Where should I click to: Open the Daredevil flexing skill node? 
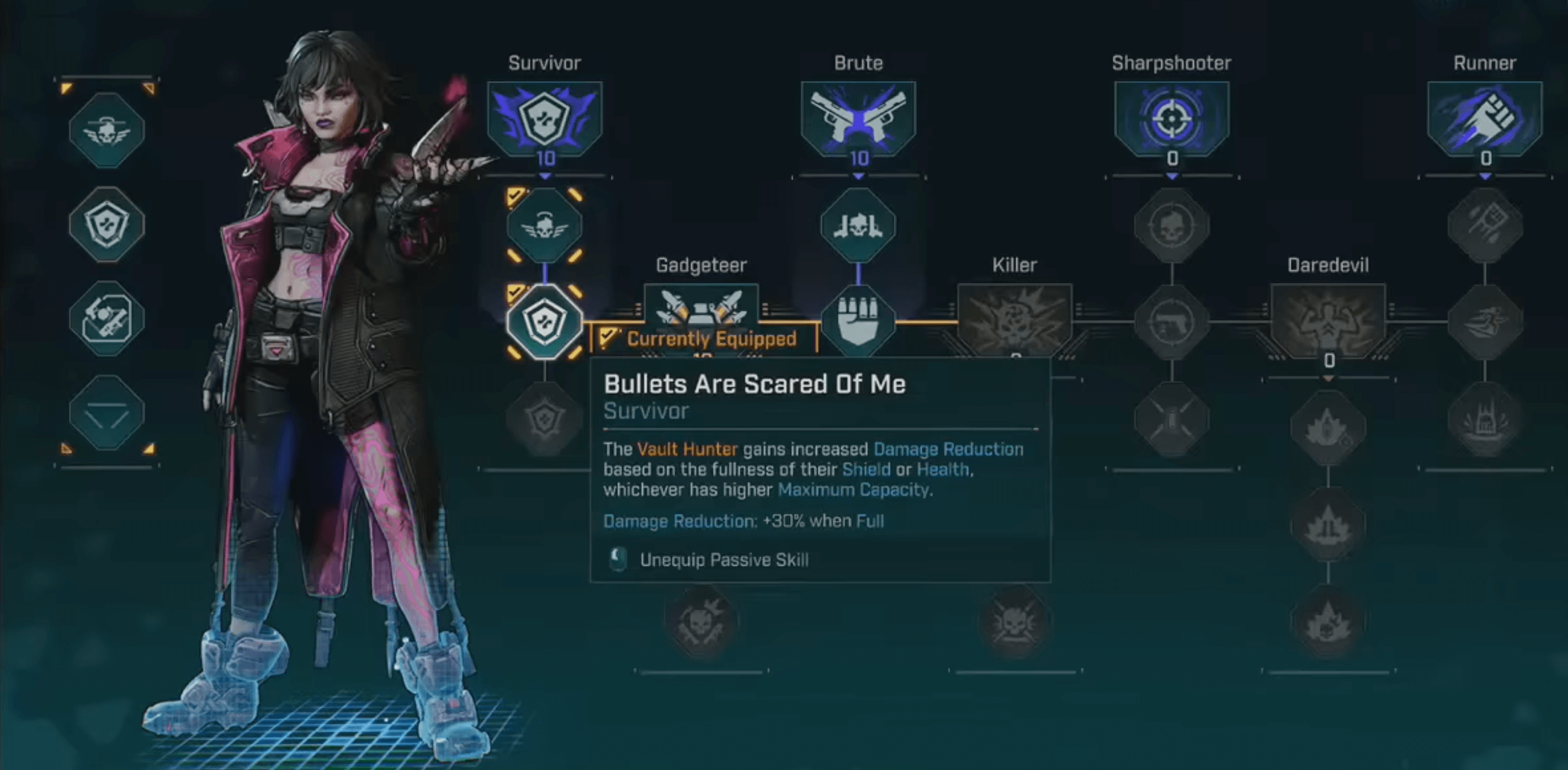click(x=1329, y=320)
